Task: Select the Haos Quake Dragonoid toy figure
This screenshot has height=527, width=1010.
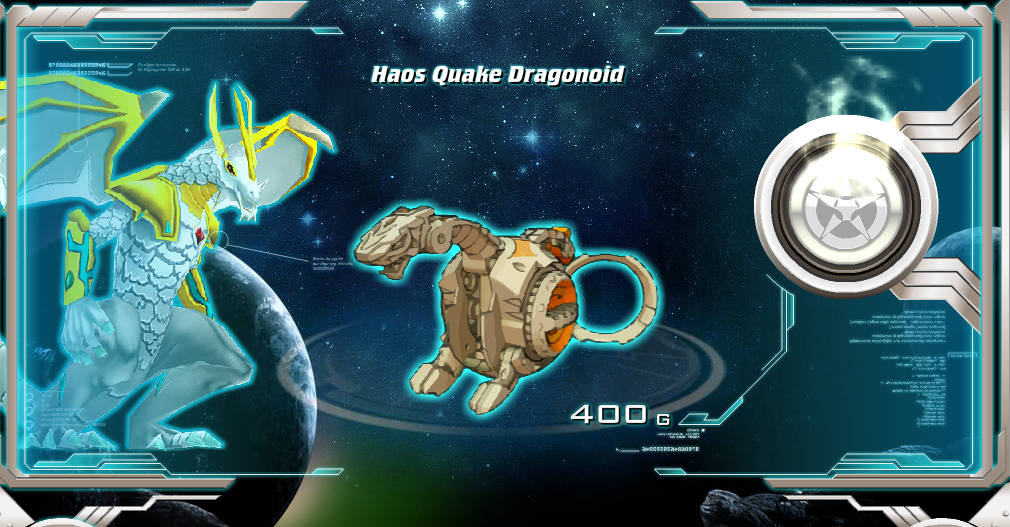Action: tap(500, 300)
